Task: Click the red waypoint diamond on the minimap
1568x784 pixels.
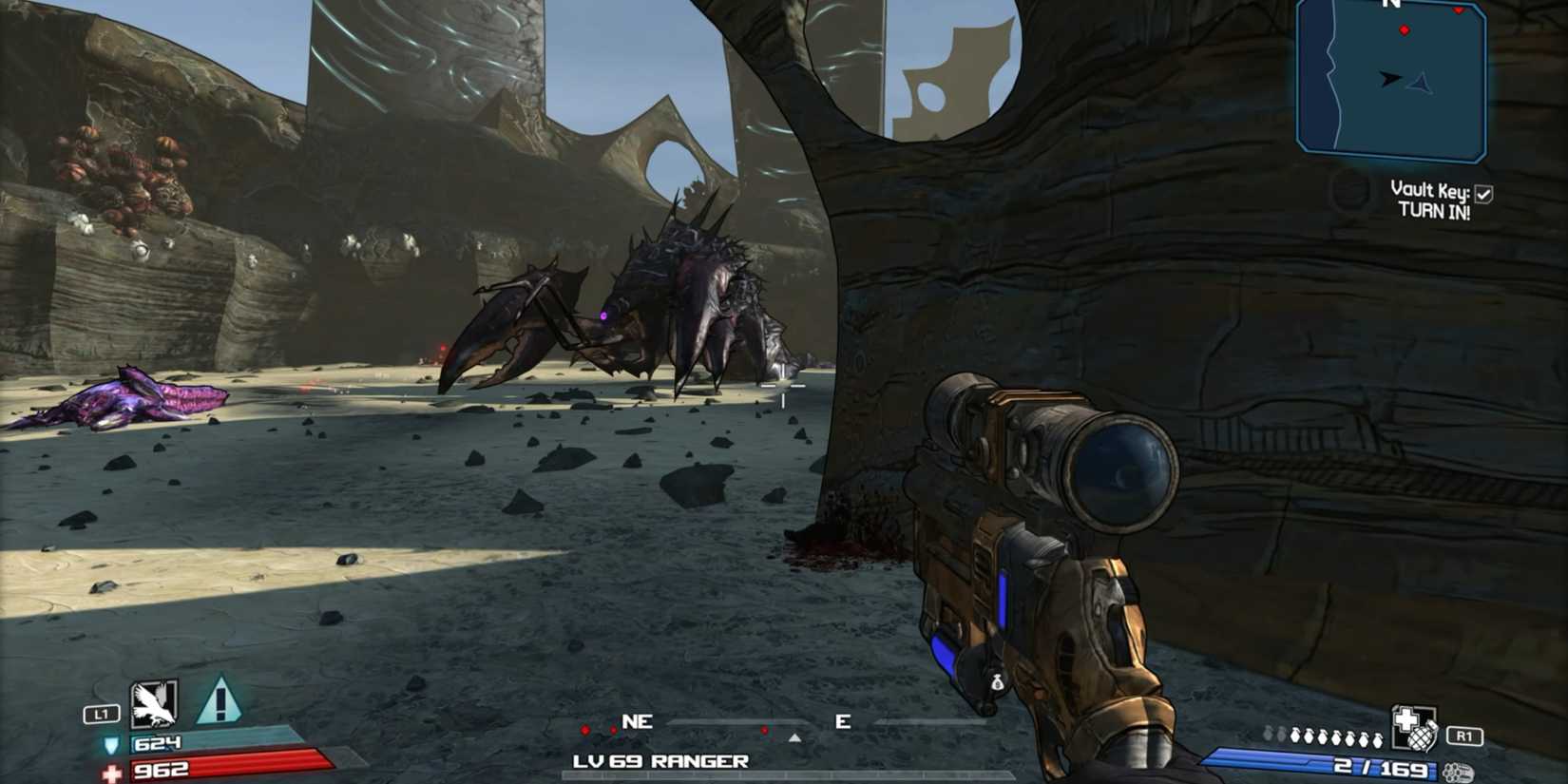Action: (x=1405, y=29)
